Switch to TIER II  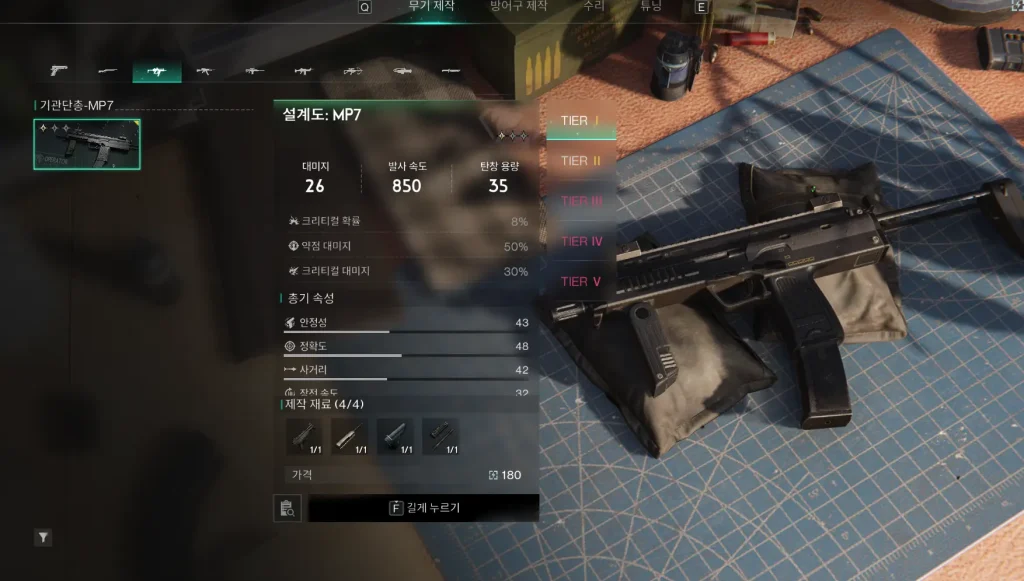point(581,161)
